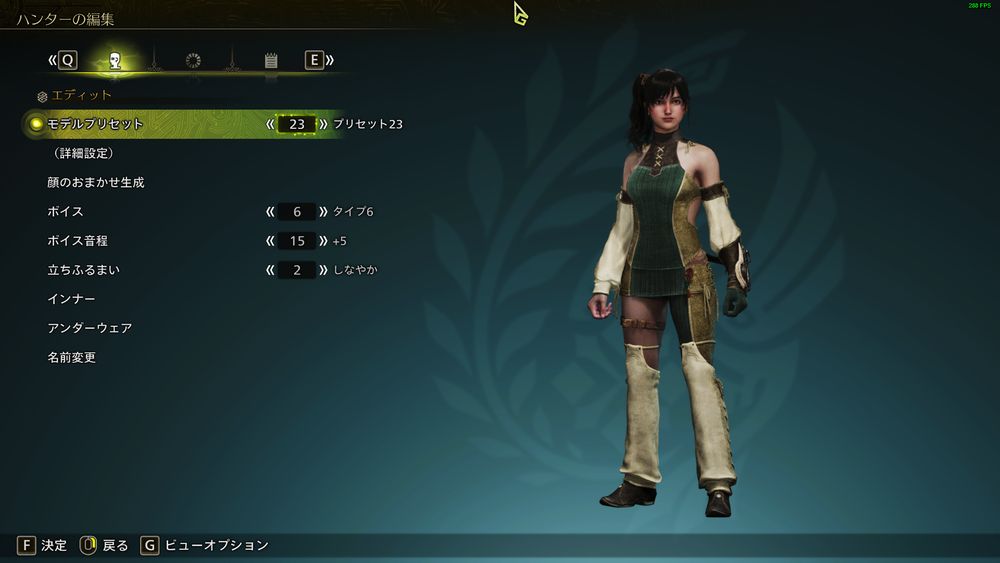Screen dimensions: 1000x563
Task: Lower the voice pitch with left arrow
Action: click(270, 241)
